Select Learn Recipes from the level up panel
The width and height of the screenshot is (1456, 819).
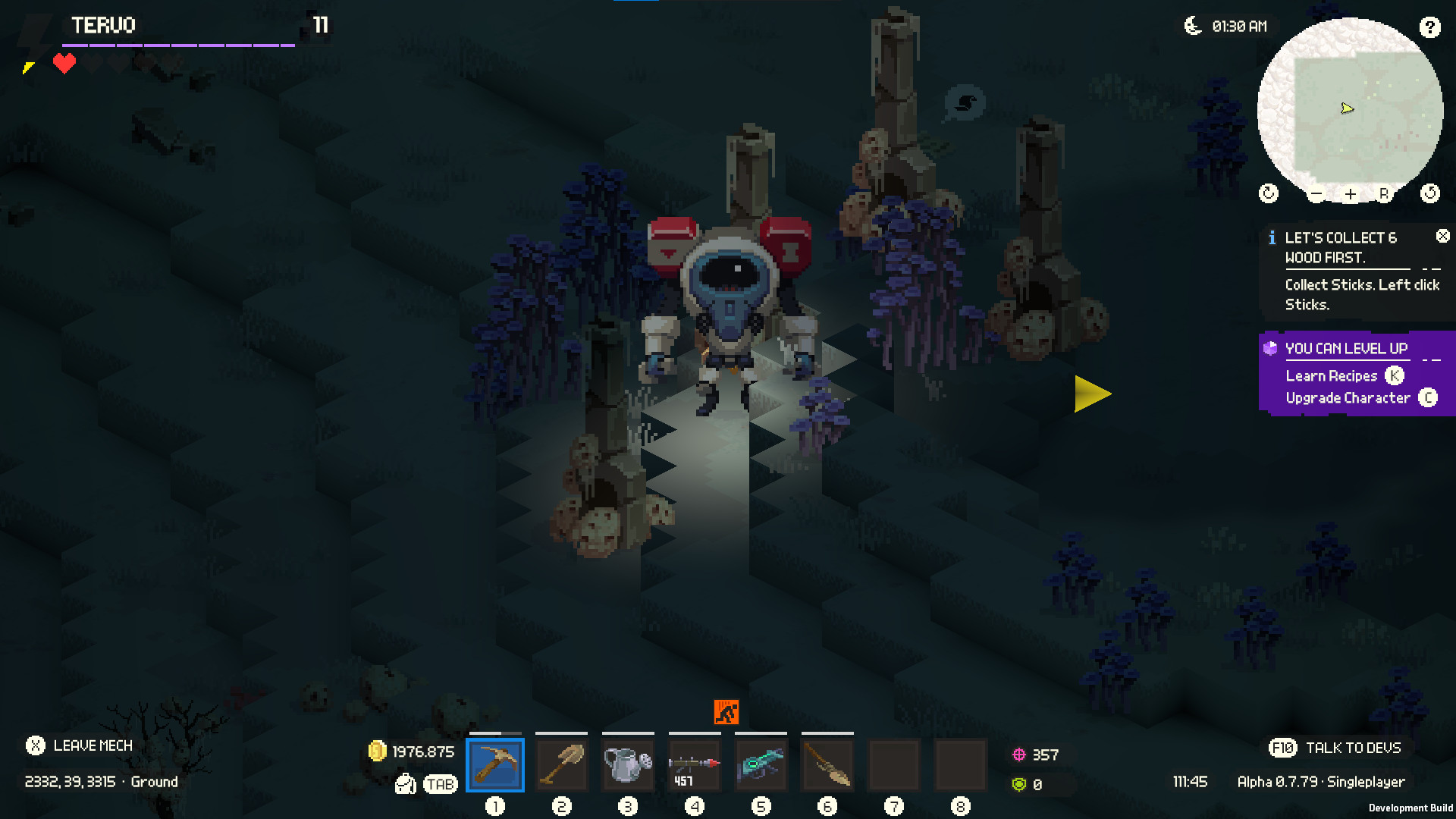tap(1331, 375)
